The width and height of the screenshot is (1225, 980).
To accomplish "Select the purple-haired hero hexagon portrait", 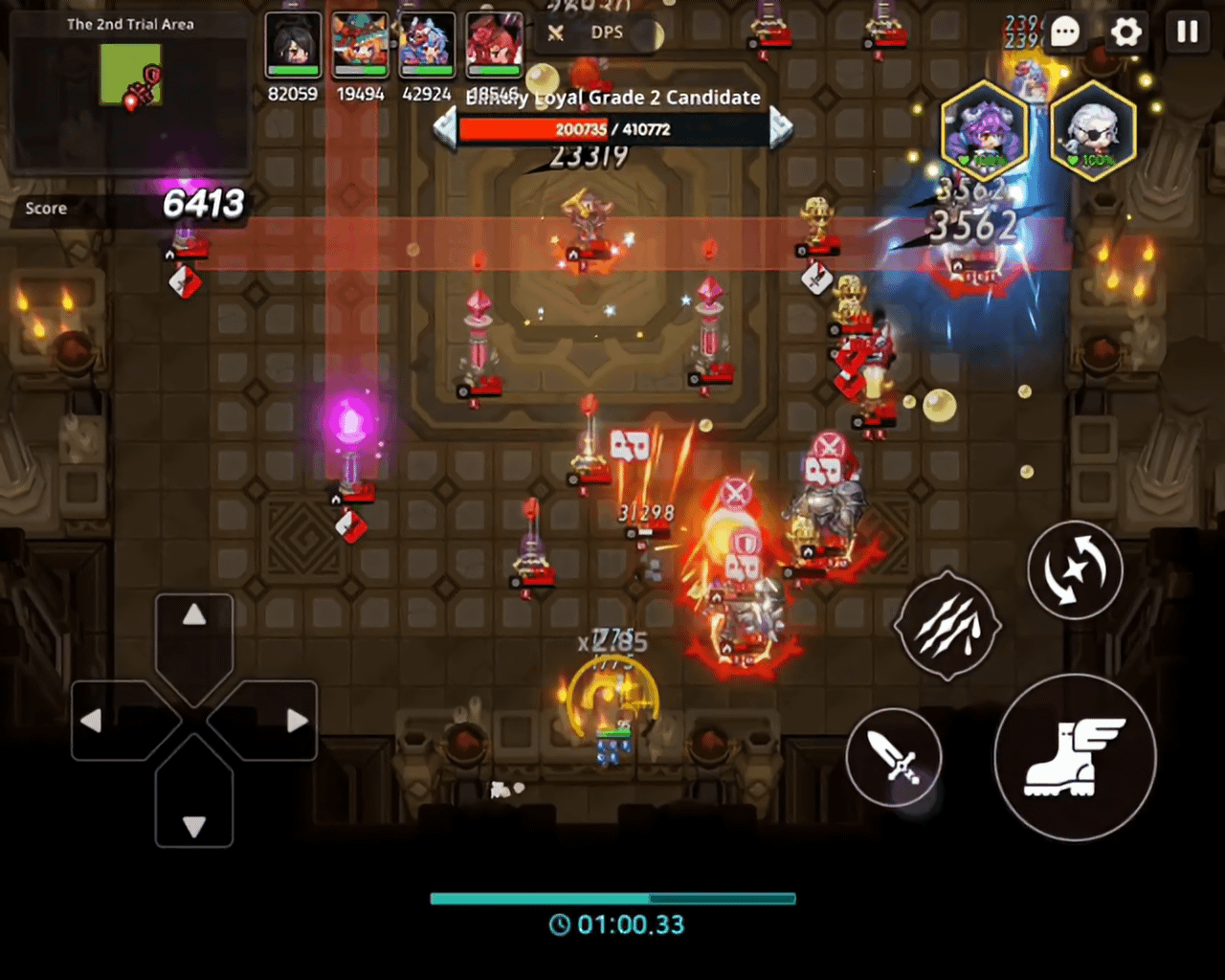I will (983, 132).
